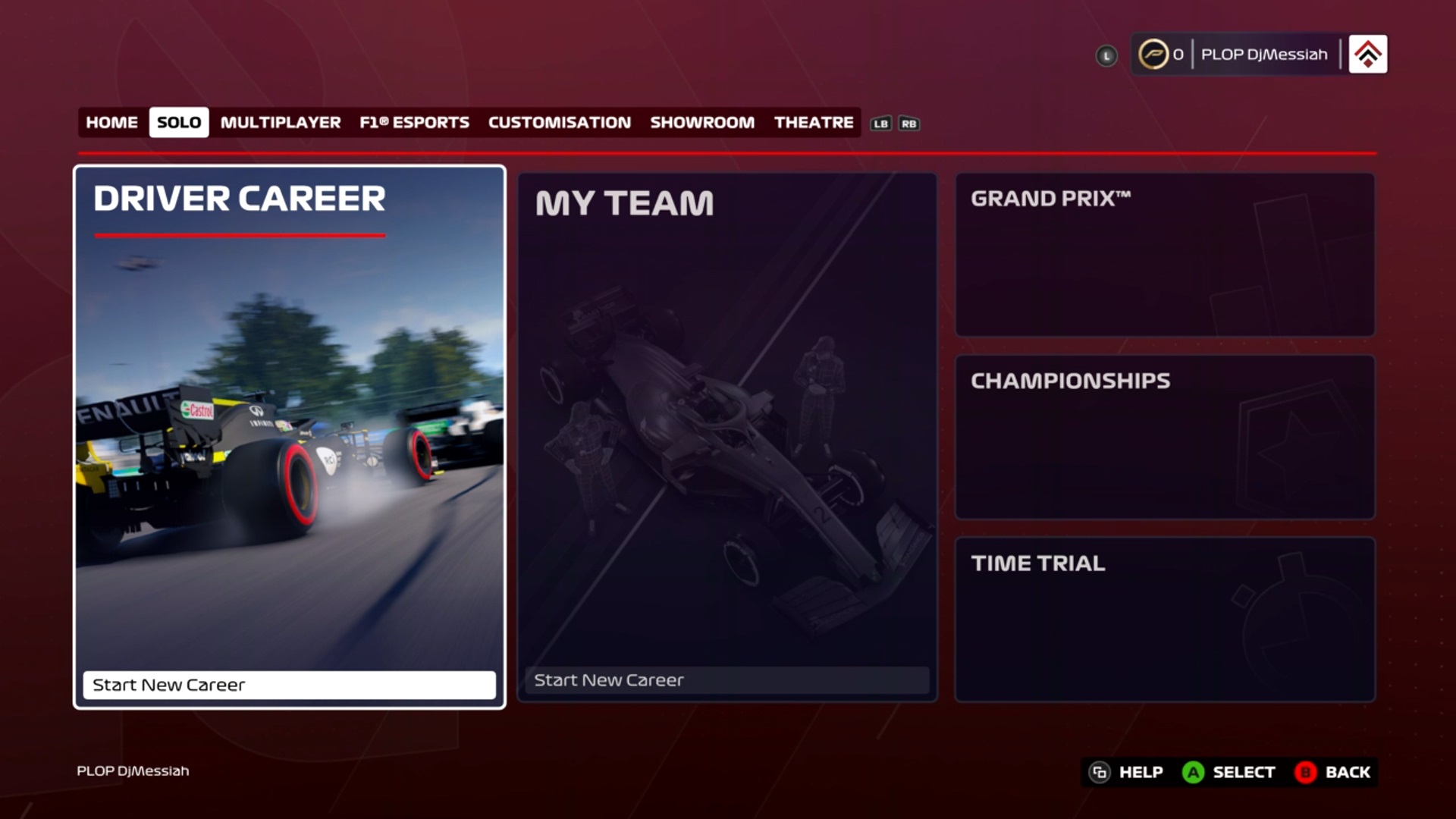Select the player emblem badge top right
Screen dimensions: 1456x819
tap(1367, 54)
